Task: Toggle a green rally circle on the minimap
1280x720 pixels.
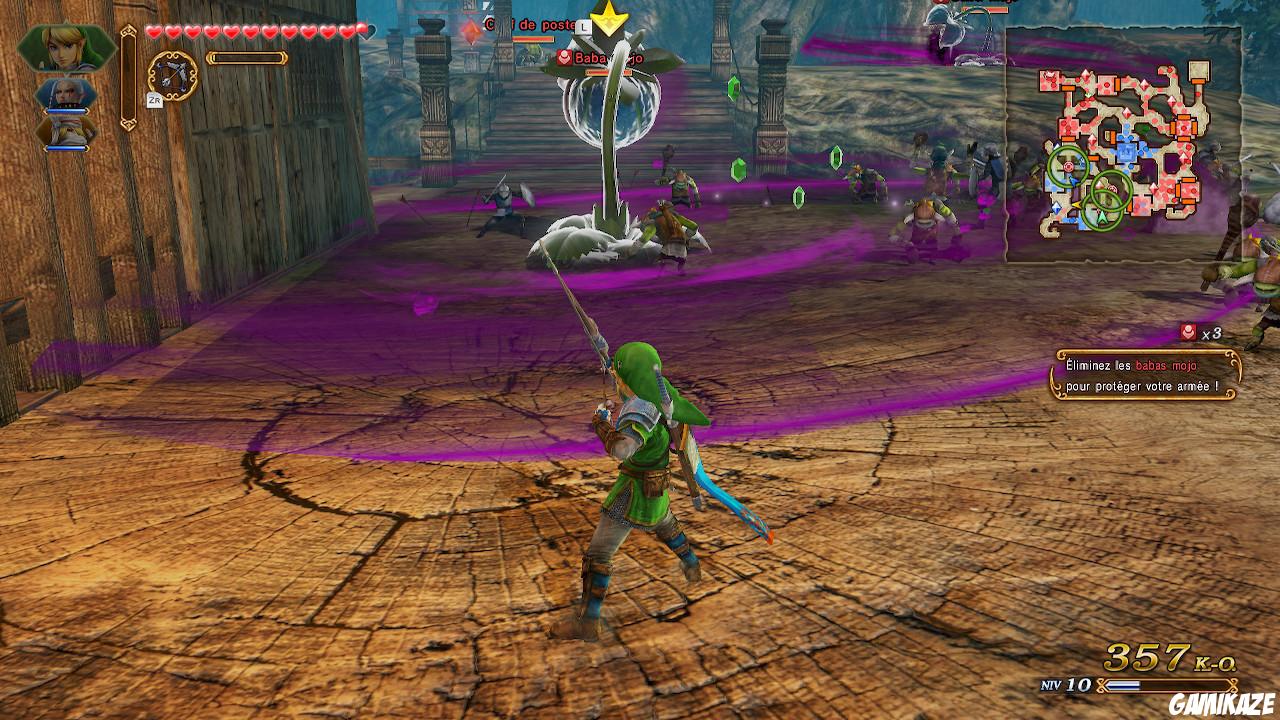Action: click(1068, 167)
